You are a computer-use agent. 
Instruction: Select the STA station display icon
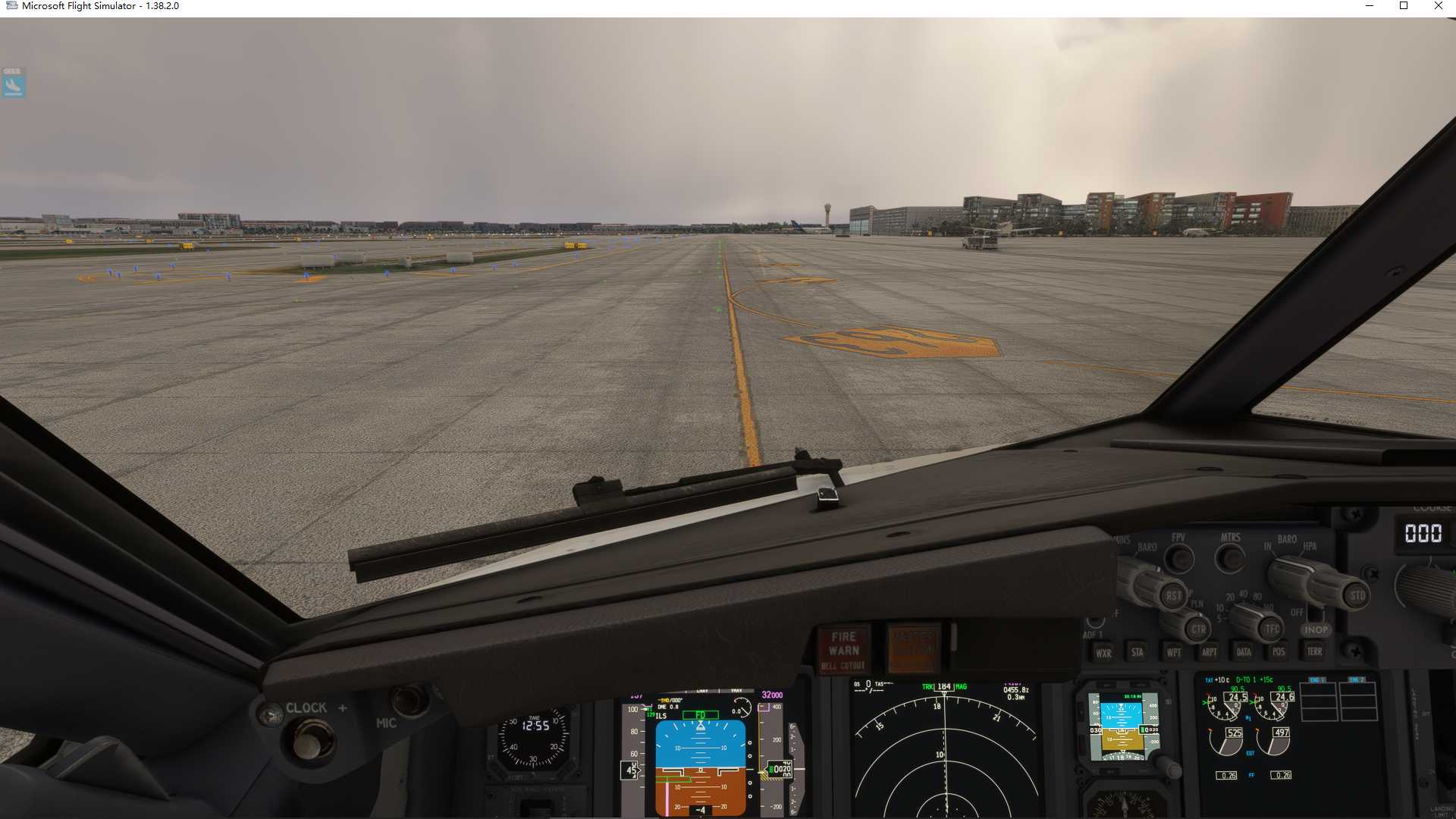(1137, 653)
